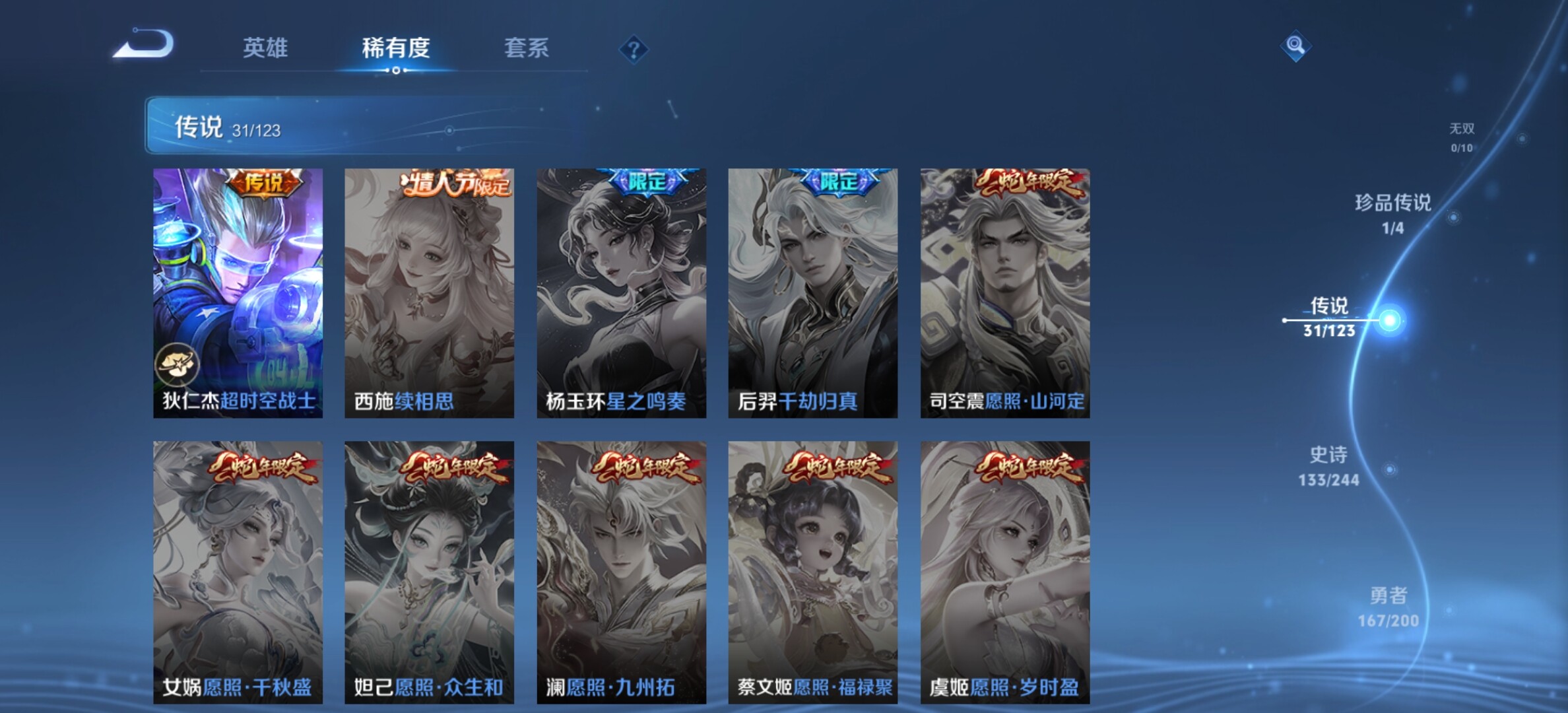Select the 后羿 千劫归真 skin card
This screenshot has height=713, width=1568.
[812, 292]
